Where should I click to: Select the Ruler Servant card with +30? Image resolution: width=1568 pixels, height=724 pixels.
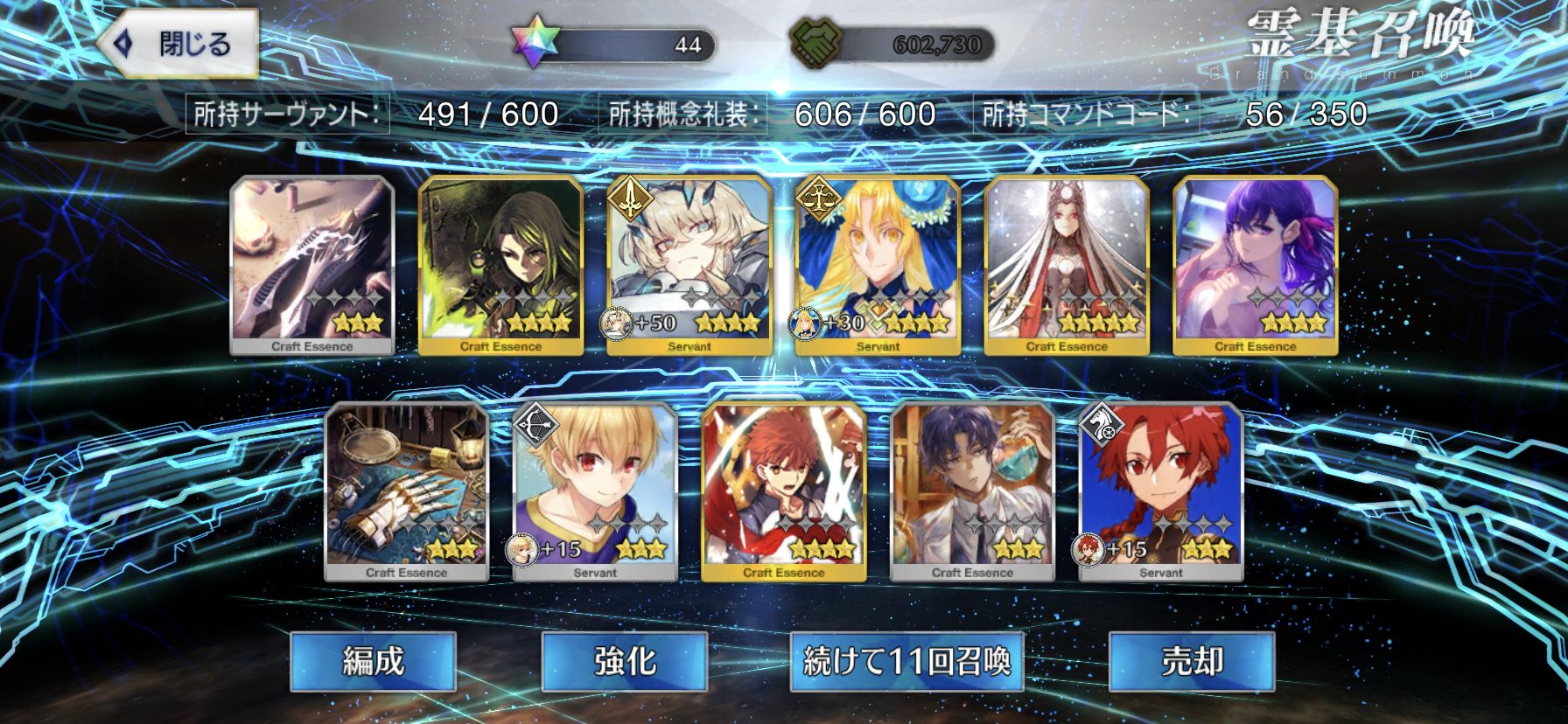point(878,264)
